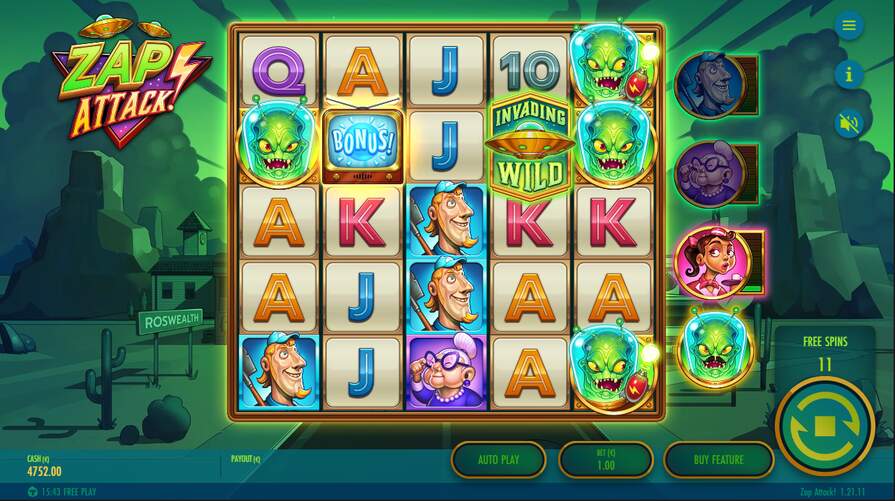Toggle the muted sound icon
Image resolution: width=895 pixels, height=501 pixels.
849,123
